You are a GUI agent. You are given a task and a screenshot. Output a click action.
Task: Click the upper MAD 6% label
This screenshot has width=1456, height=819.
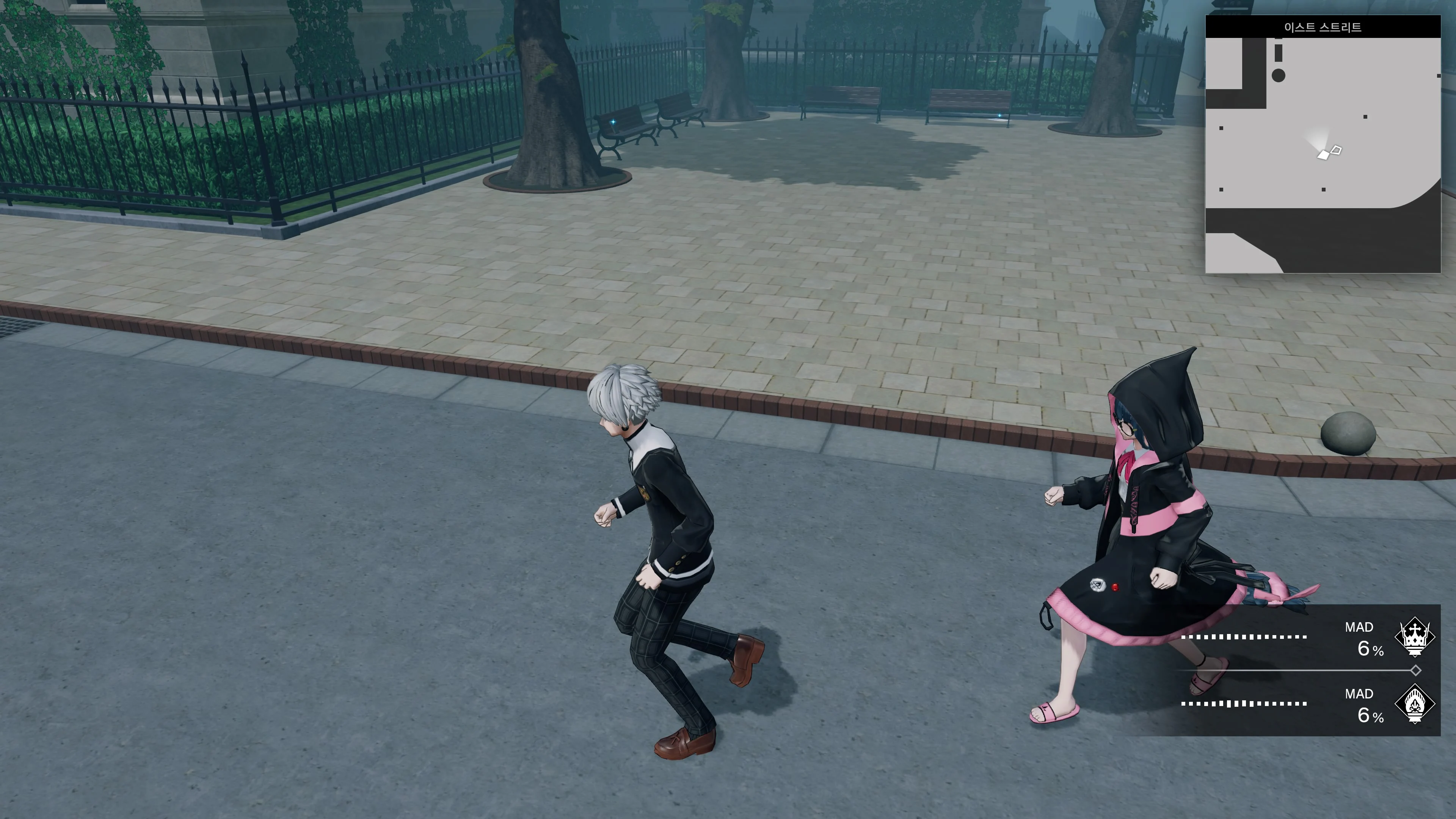coord(1370,650)
